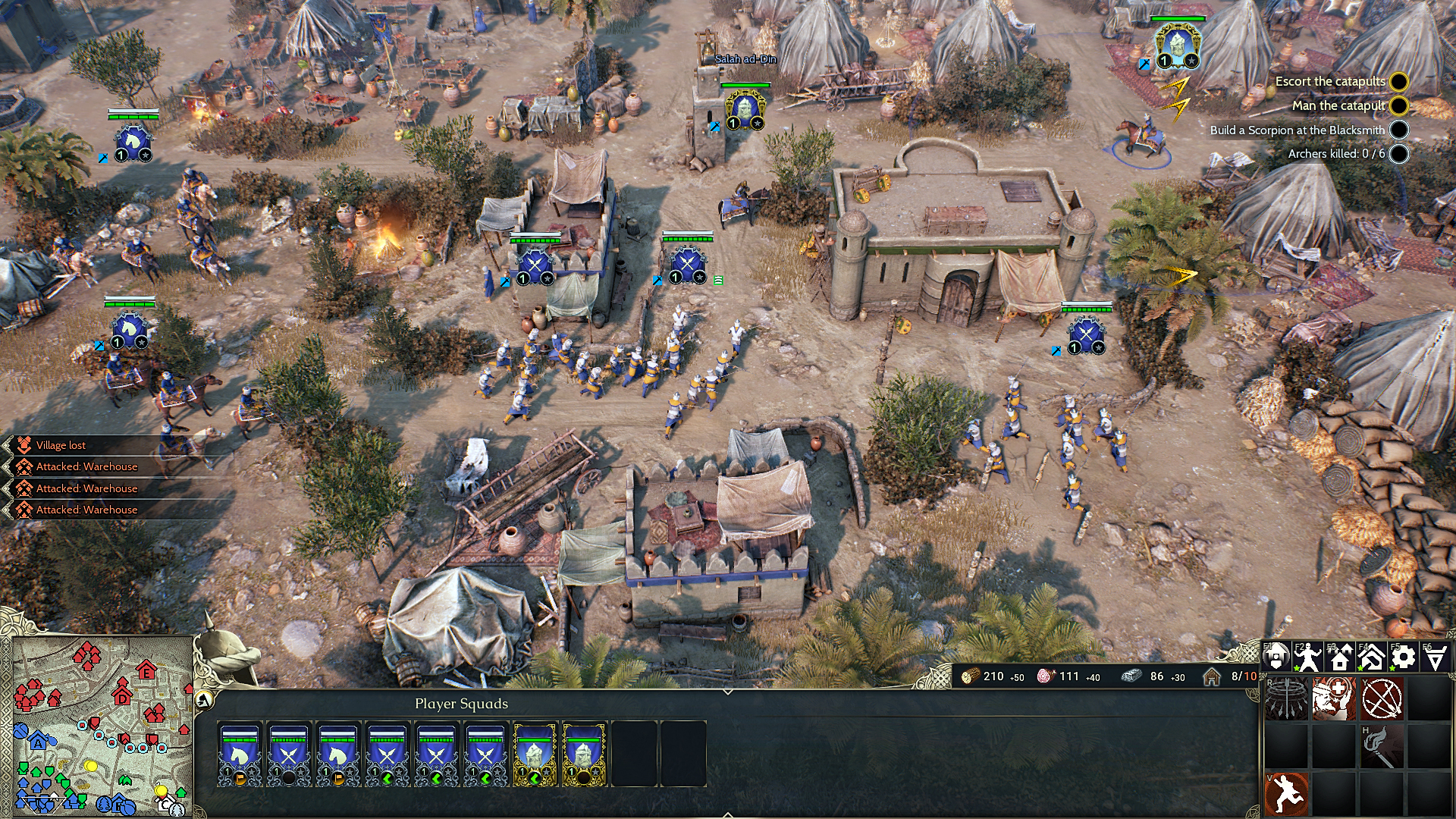Click the Man the catapult objective circle
The height and width of the screenshot is (819, 1456).
coord(1398,106)
